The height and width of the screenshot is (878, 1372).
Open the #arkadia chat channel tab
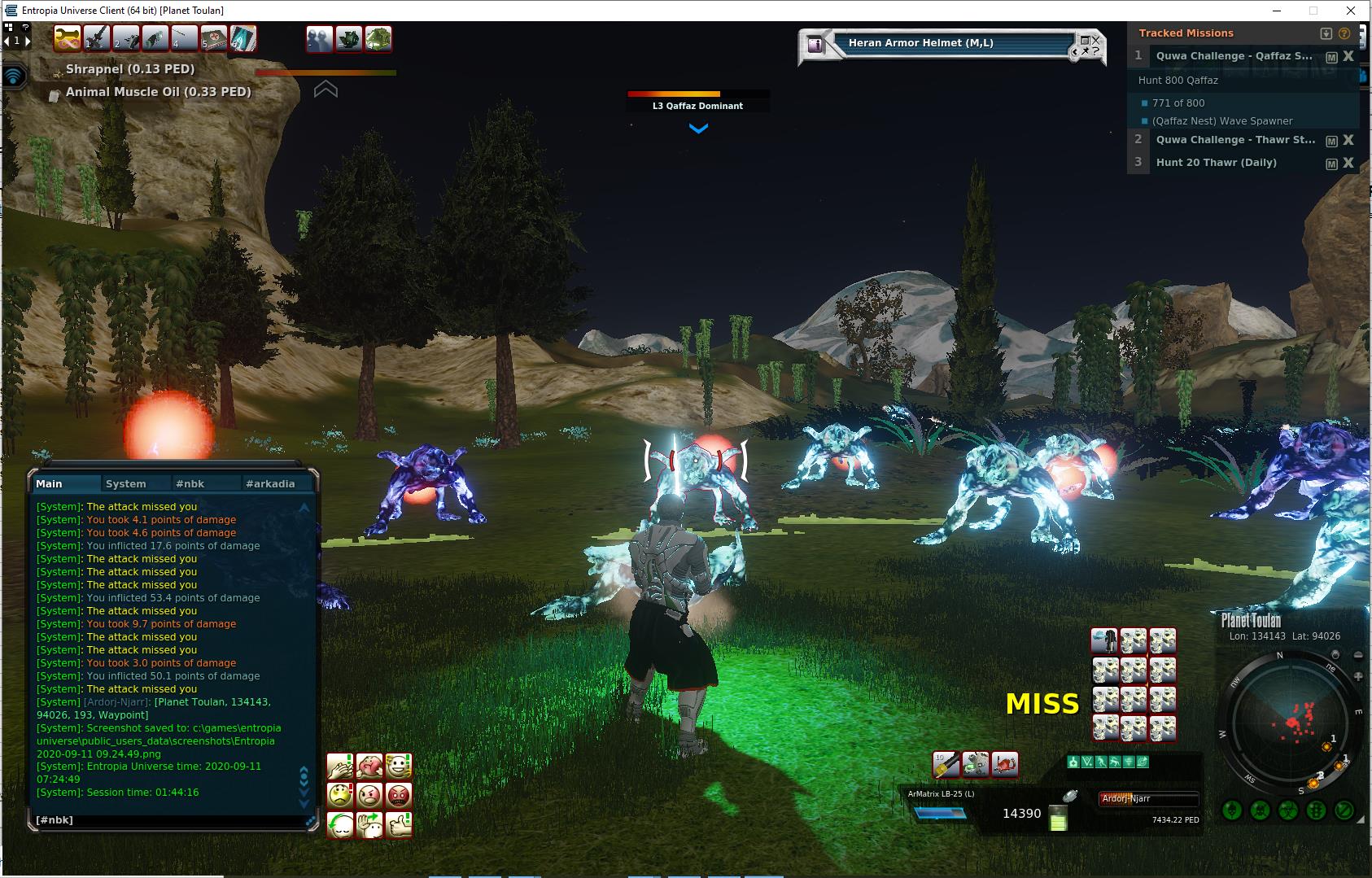click(270, 483)
